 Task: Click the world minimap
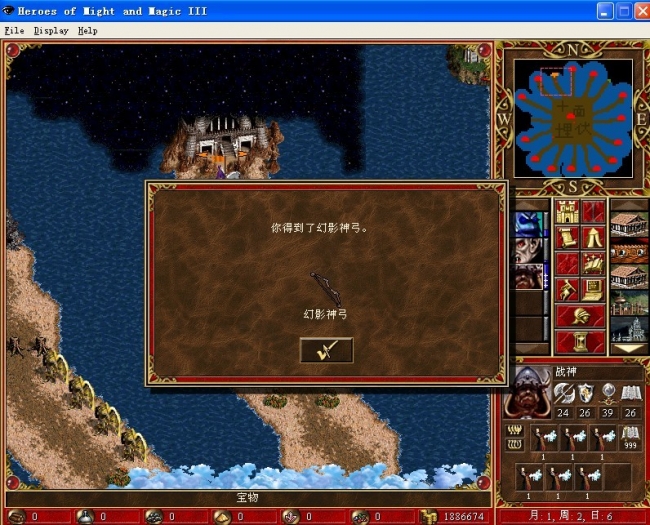point(573,118)
